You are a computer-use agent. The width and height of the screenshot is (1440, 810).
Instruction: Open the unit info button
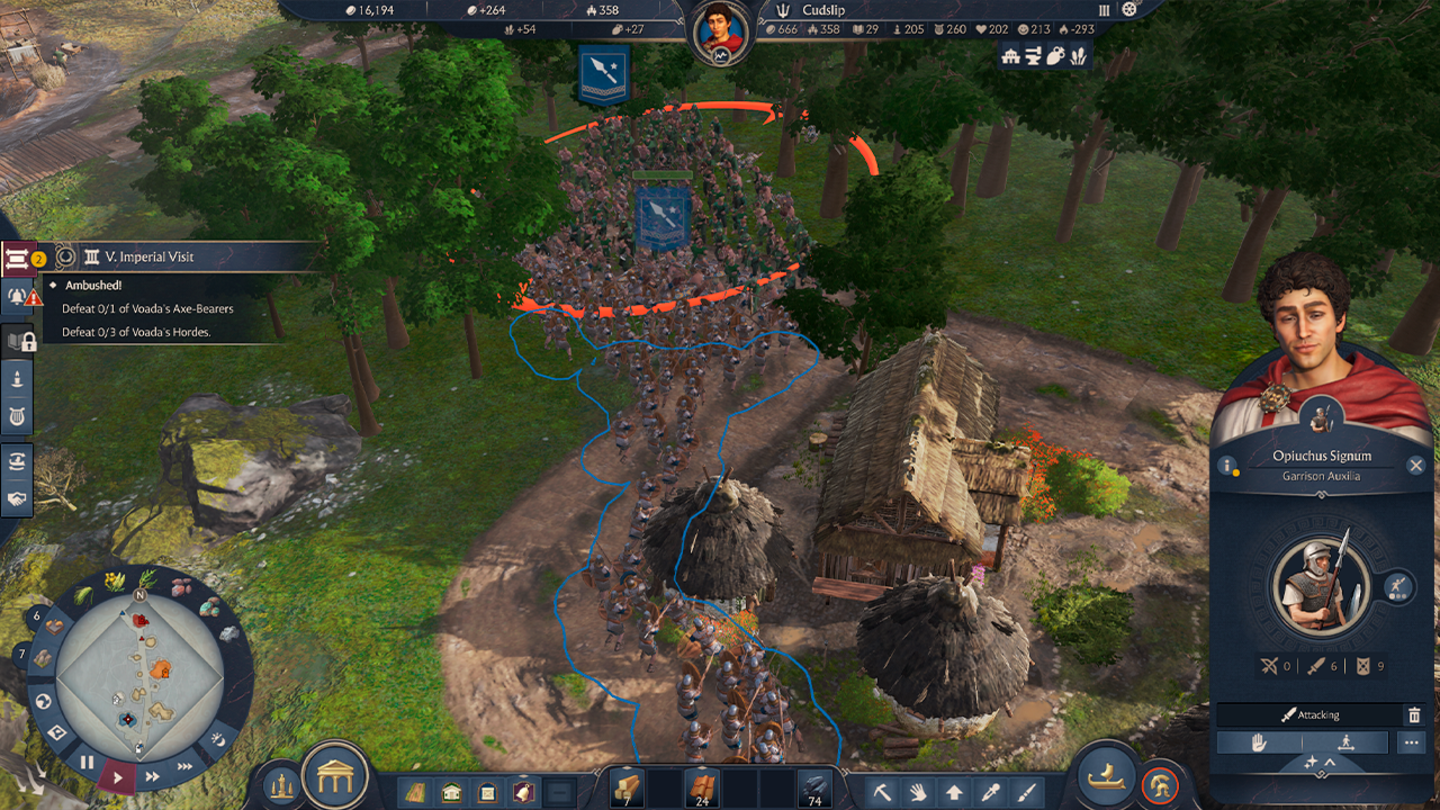click(x=1228, y=466)
